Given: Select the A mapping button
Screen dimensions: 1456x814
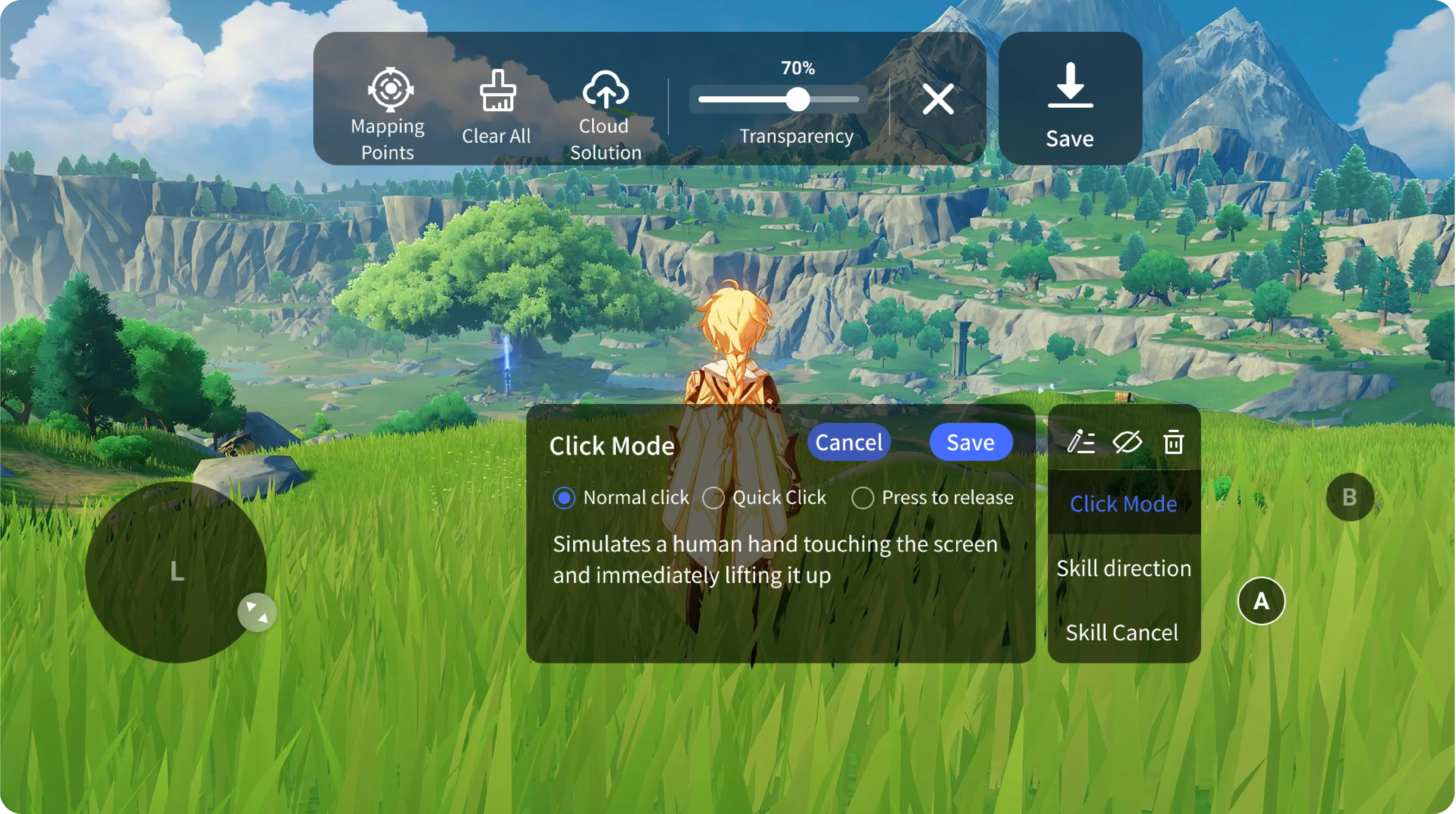Looking at the screenshot, I should click(x=1261, y=601).
